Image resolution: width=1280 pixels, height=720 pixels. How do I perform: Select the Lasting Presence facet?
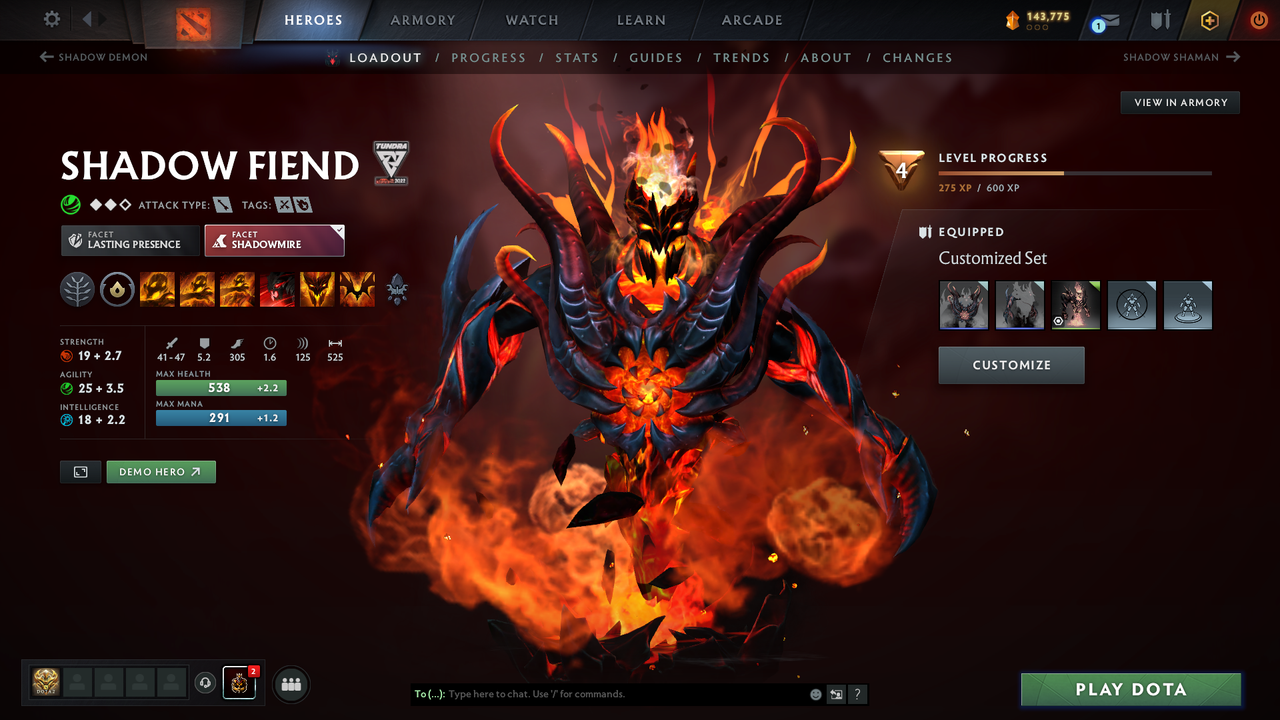(130, 240)
